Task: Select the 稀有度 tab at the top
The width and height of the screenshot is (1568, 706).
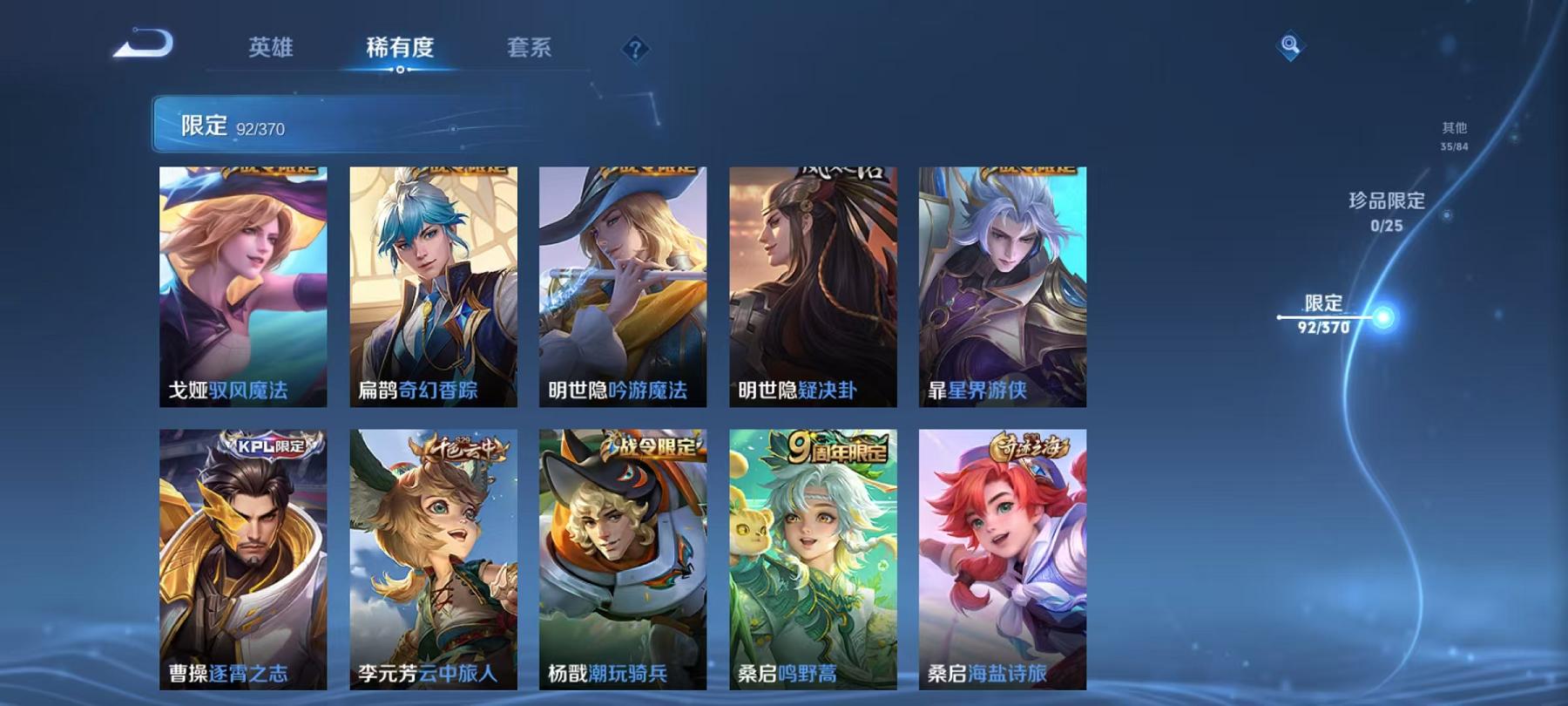Action: coord(400,50)
